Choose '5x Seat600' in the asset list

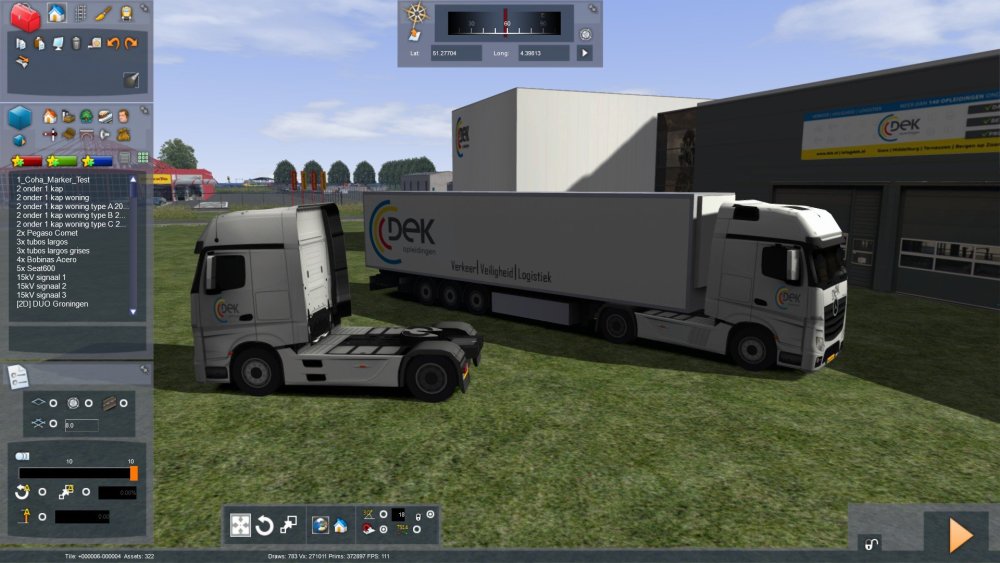(x=38, y=268)
